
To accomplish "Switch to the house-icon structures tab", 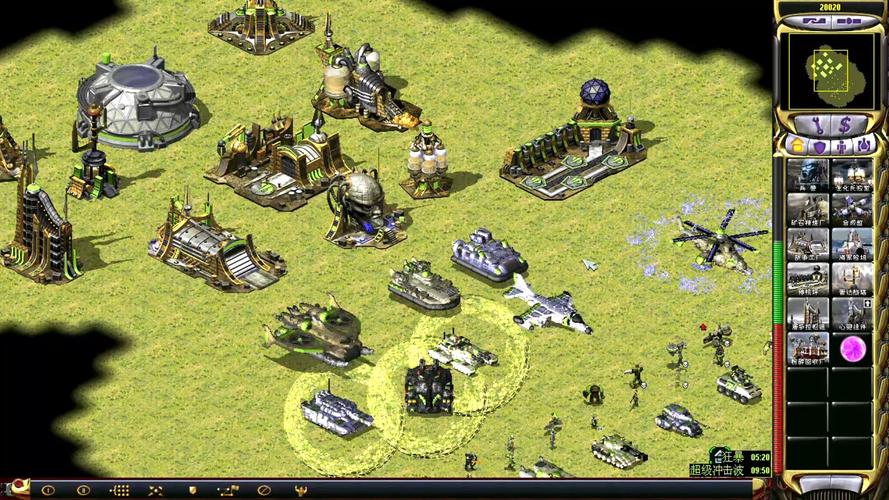I will (798, 146).
